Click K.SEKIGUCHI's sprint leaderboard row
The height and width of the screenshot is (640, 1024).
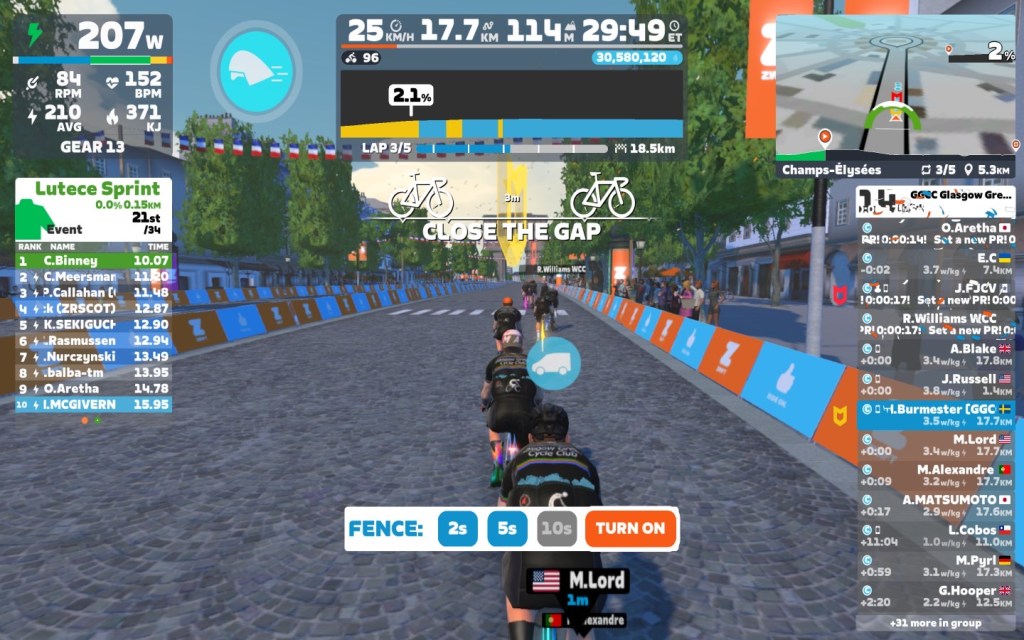click(x=93, y=324)
